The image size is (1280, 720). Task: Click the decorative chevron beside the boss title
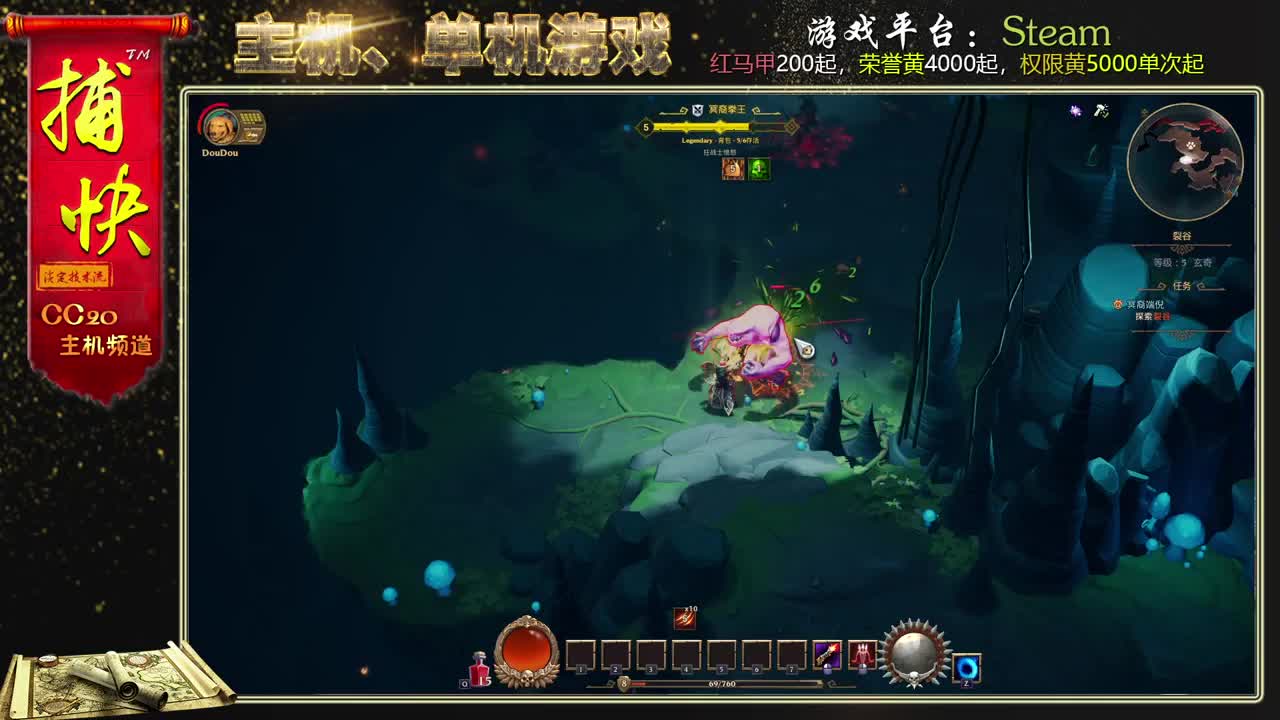click(x=757, y=110)
